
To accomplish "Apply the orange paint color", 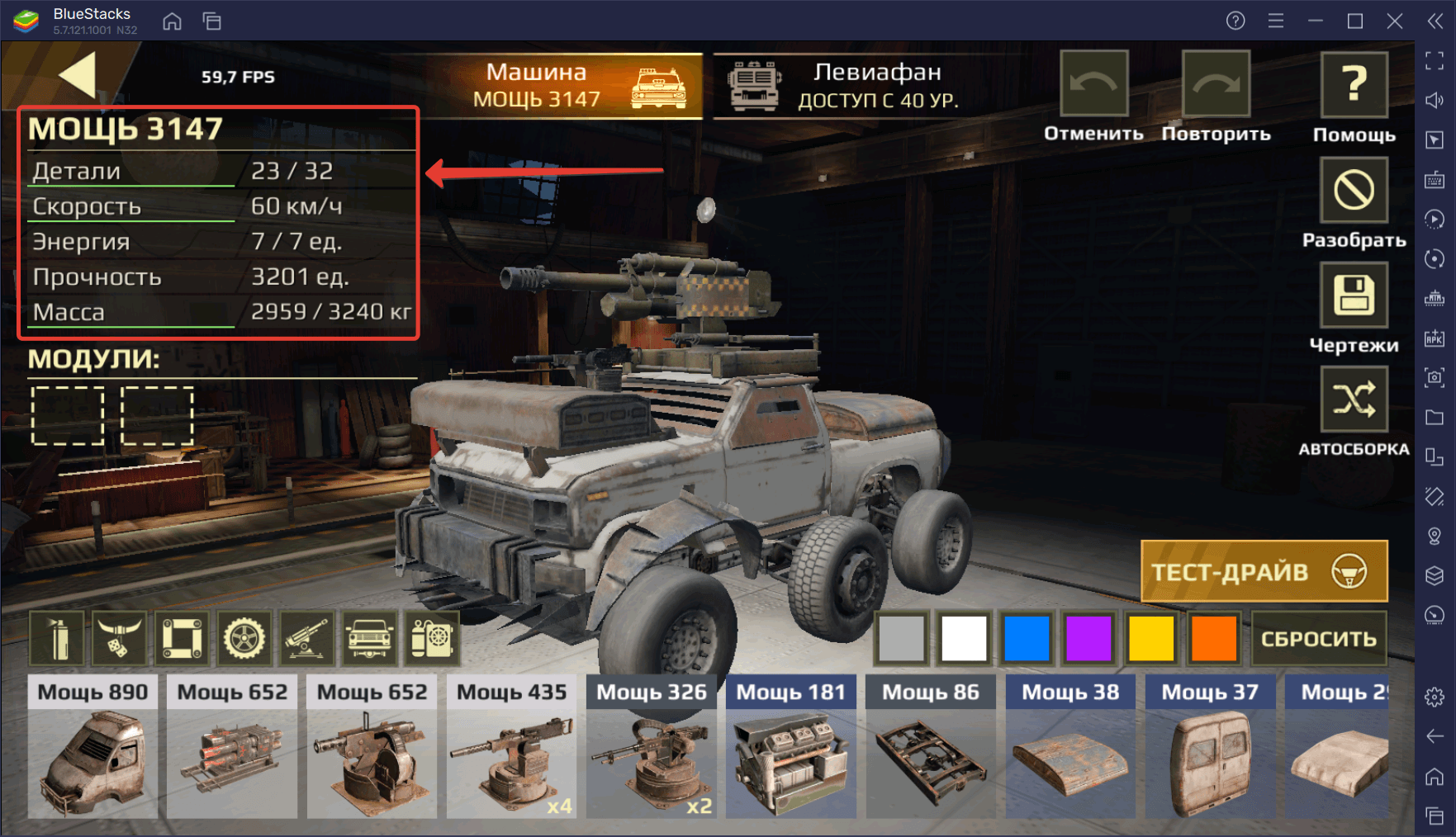I will (1214, 638).
